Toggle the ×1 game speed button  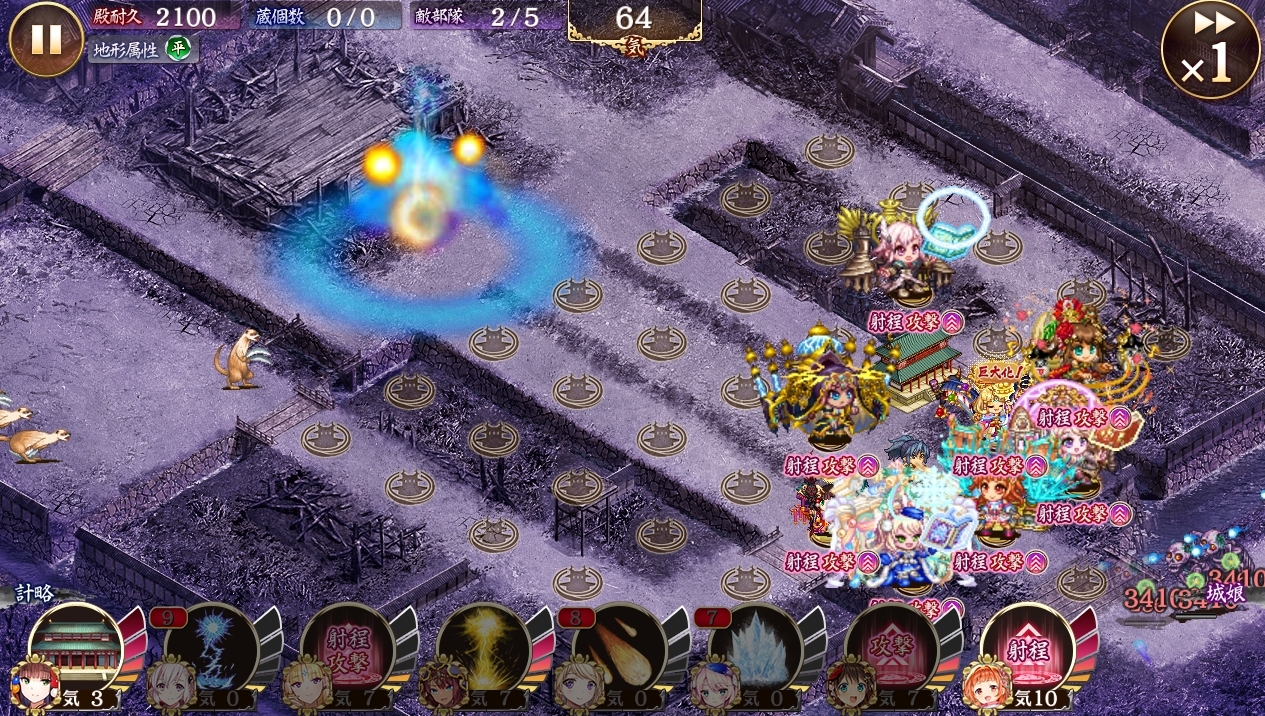pyautogui.click(x=1210, y=50)
